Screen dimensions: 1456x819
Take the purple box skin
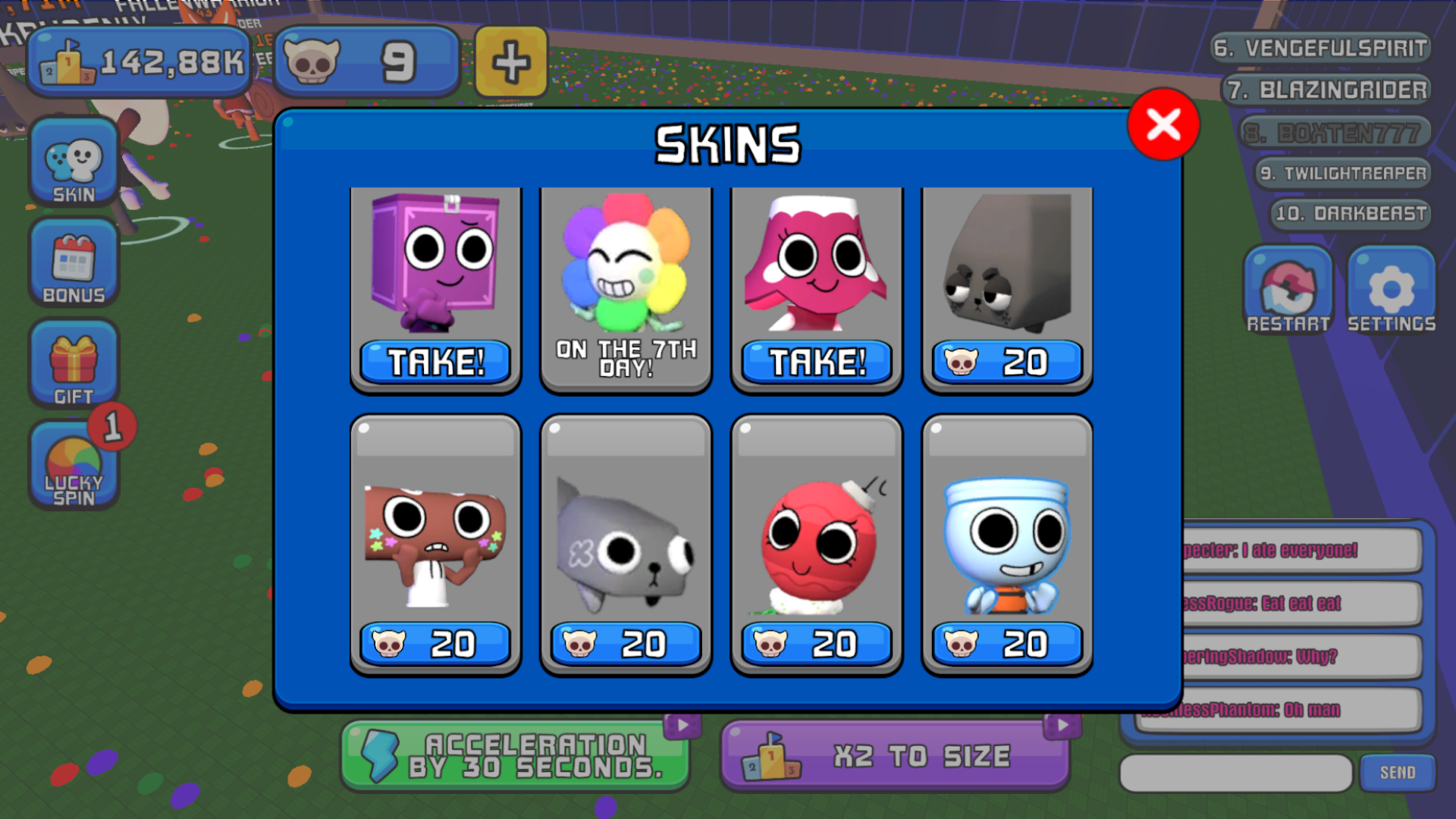[x=435, y=362]
